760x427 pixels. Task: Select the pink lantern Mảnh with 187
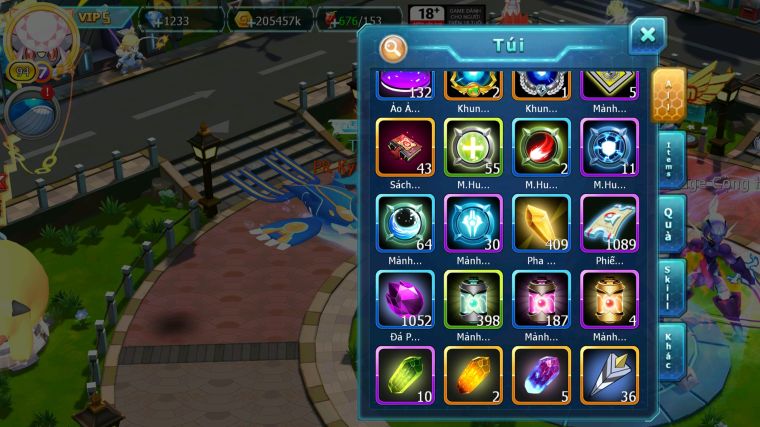pos(541,298)
